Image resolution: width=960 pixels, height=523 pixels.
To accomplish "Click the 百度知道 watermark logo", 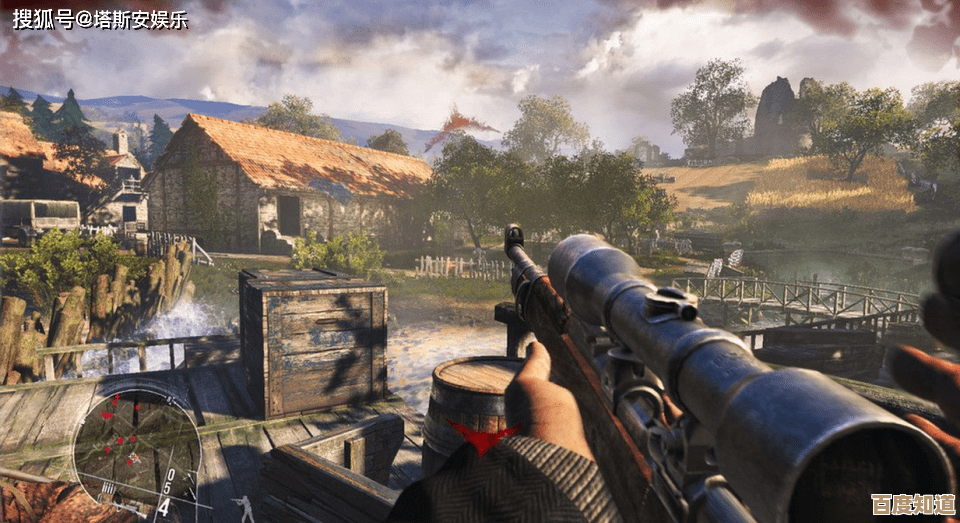I will (x=912, y=503).
